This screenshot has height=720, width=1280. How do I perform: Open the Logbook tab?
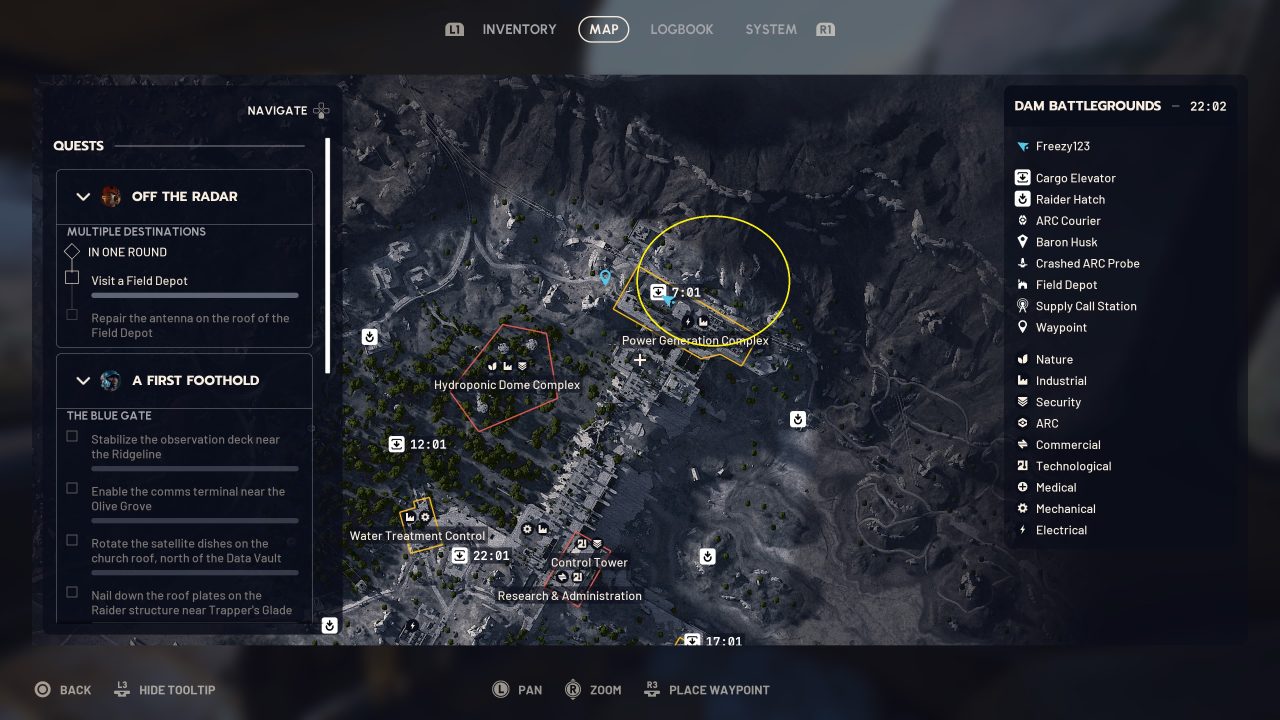(x=681, y=29)
